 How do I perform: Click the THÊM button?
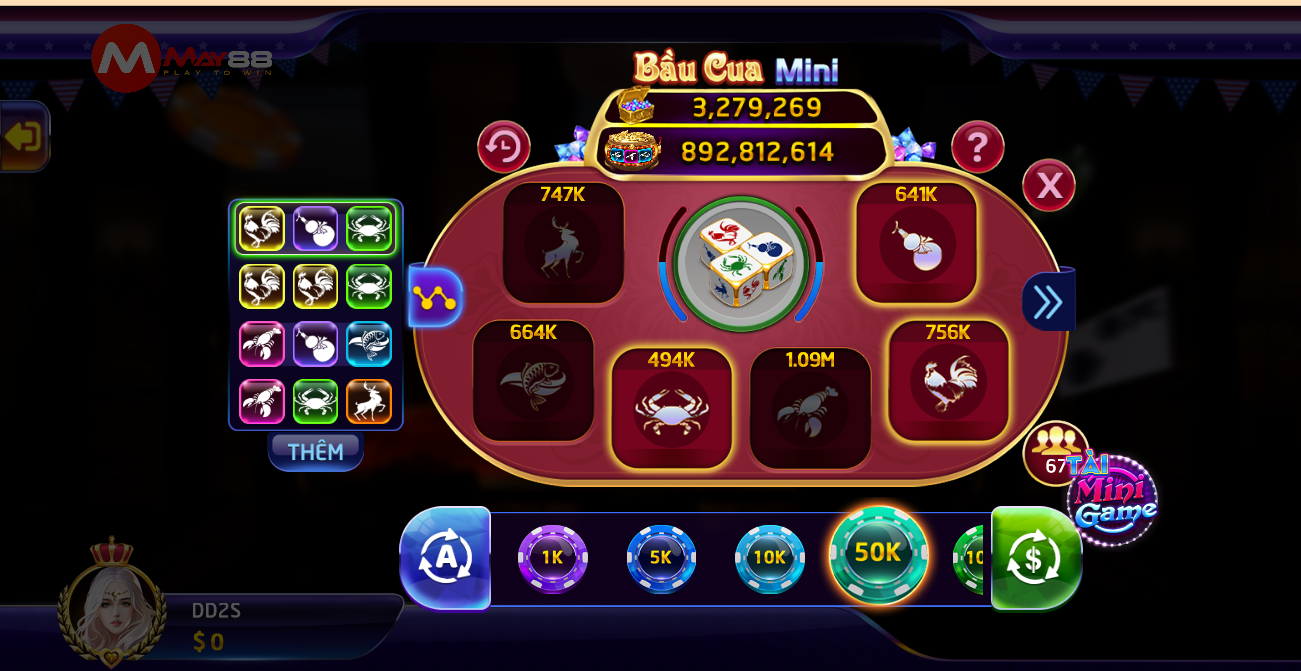coord(315,452)
